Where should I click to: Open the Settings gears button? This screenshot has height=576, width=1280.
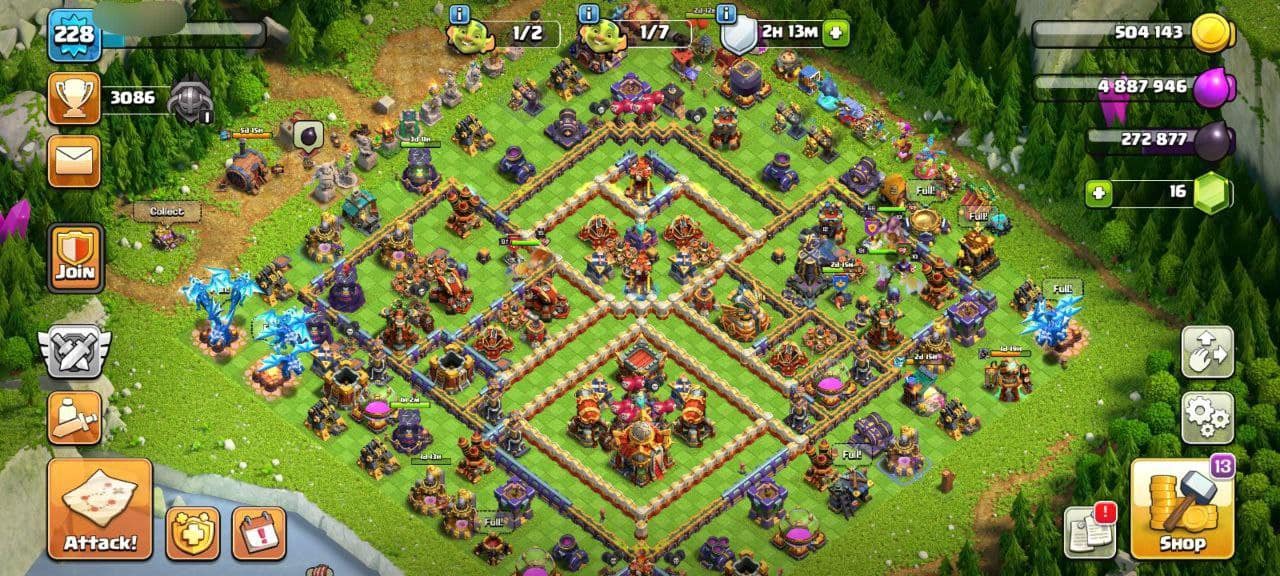(x=1207, y=417)
